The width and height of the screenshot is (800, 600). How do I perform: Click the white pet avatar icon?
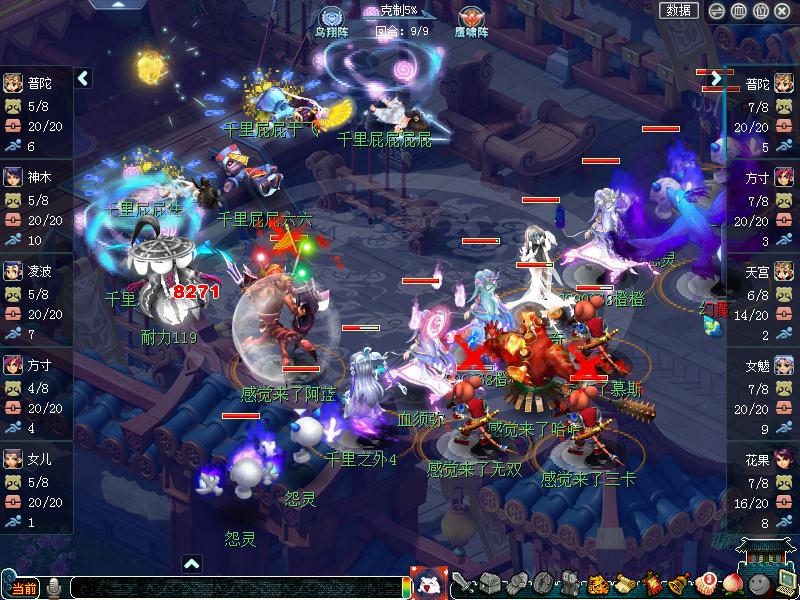(429, 583)
